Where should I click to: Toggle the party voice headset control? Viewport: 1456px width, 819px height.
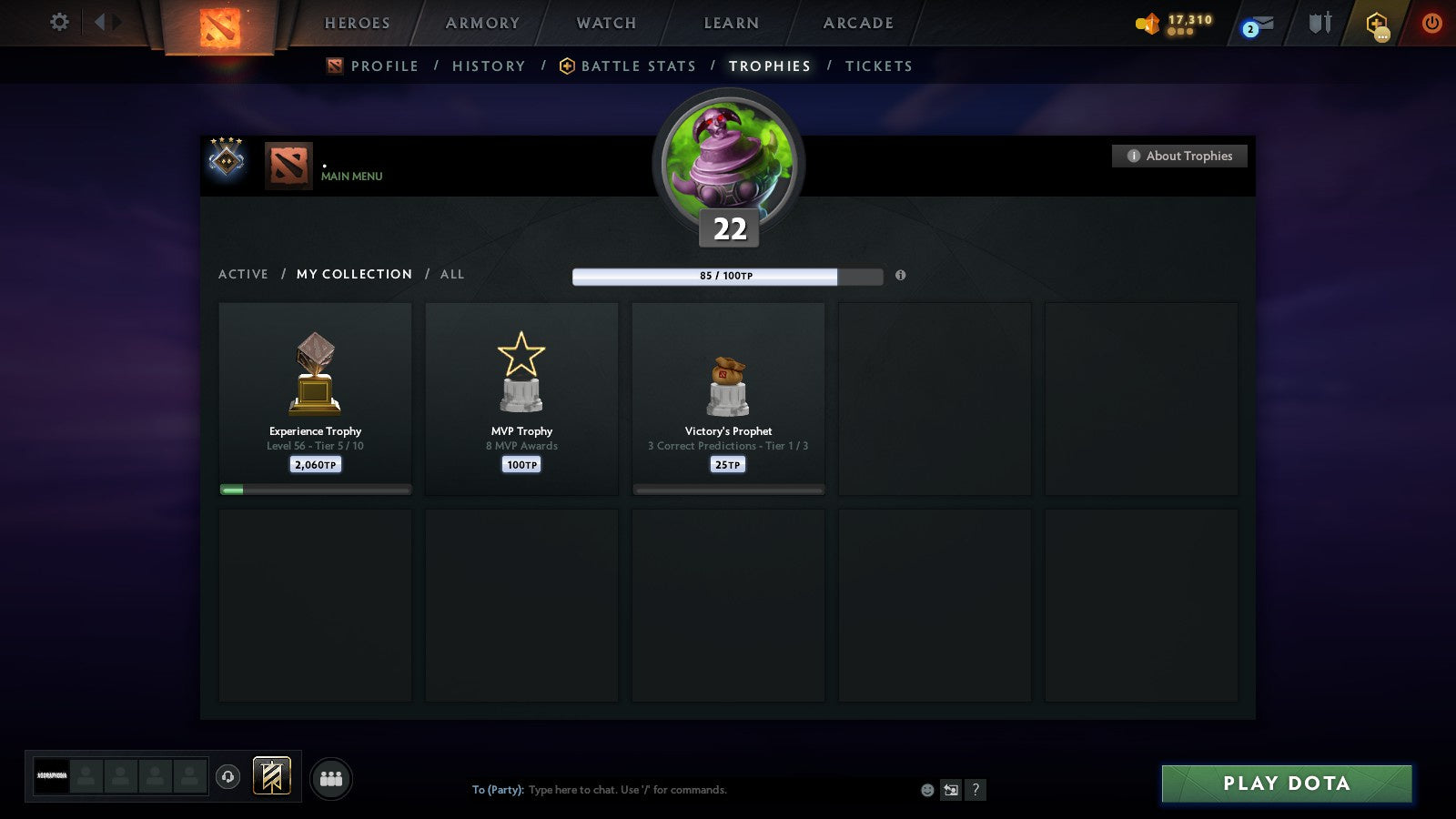tap(227, 776)
